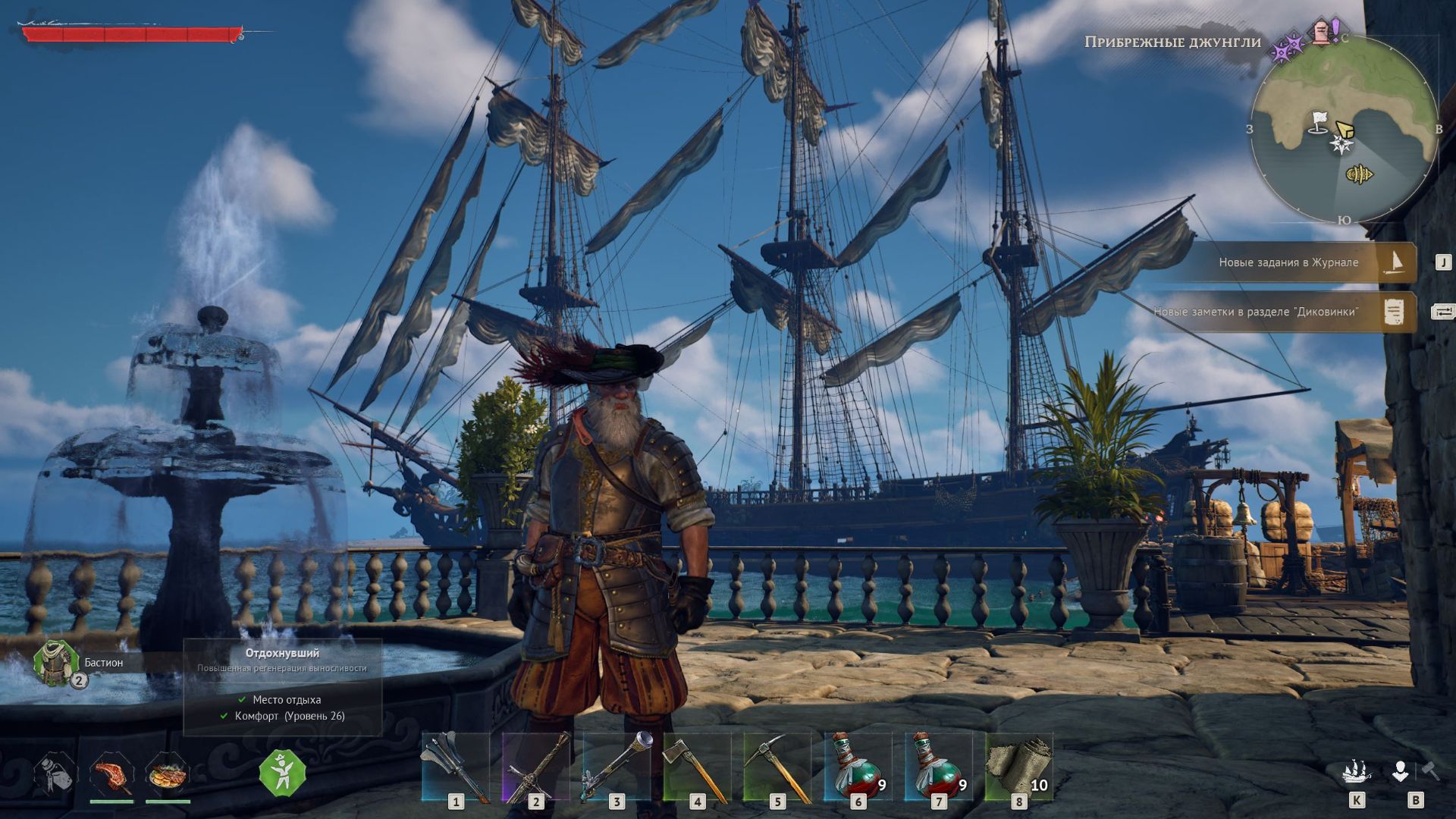Open the "Новые задания в Журнале" notification
This screenshot has width=1456, height=819.
click(1289, 262)
